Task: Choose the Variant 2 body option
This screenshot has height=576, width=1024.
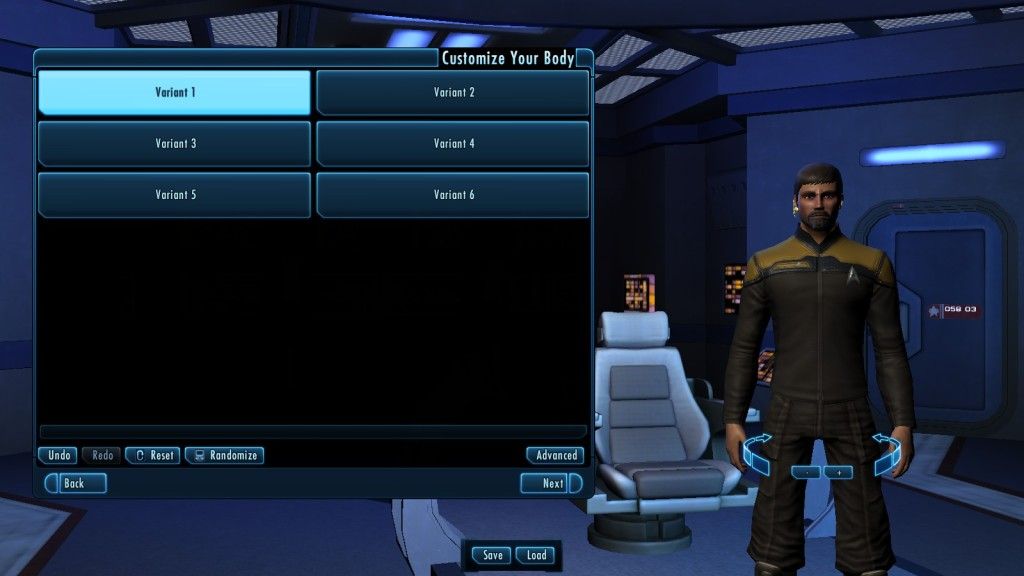Action: point(453,93)
